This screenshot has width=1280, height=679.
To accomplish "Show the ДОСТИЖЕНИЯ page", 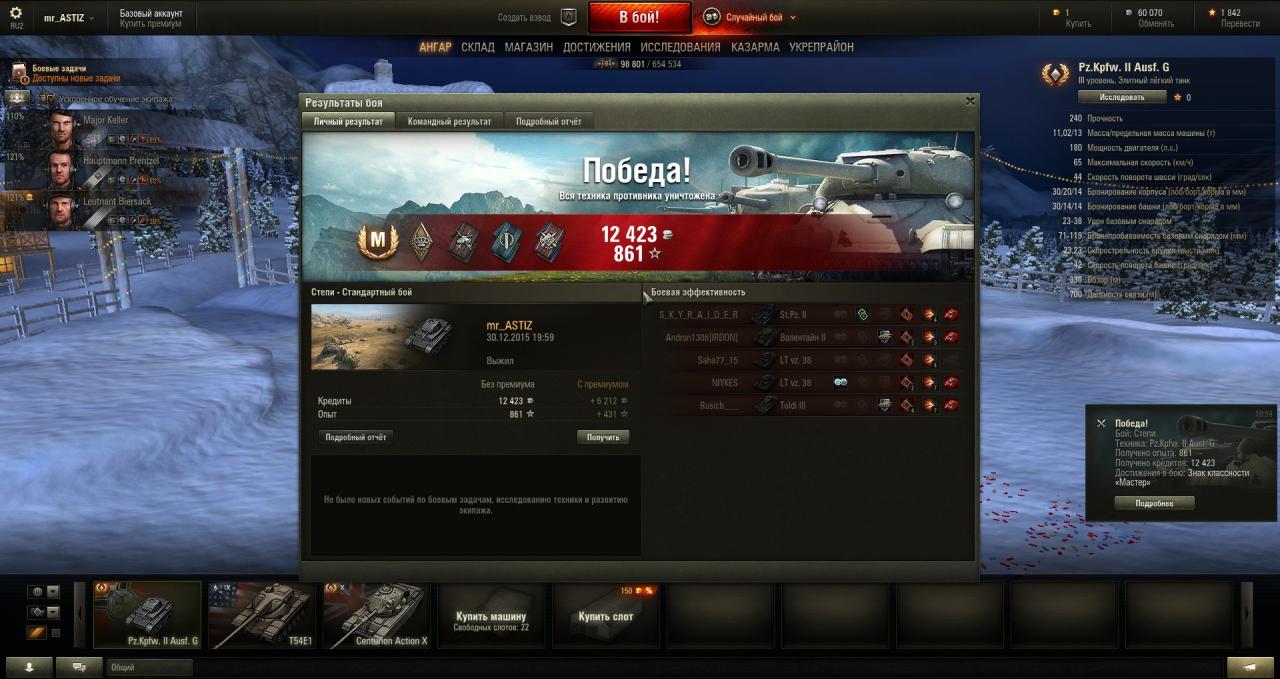I will [x=596, y=47].
